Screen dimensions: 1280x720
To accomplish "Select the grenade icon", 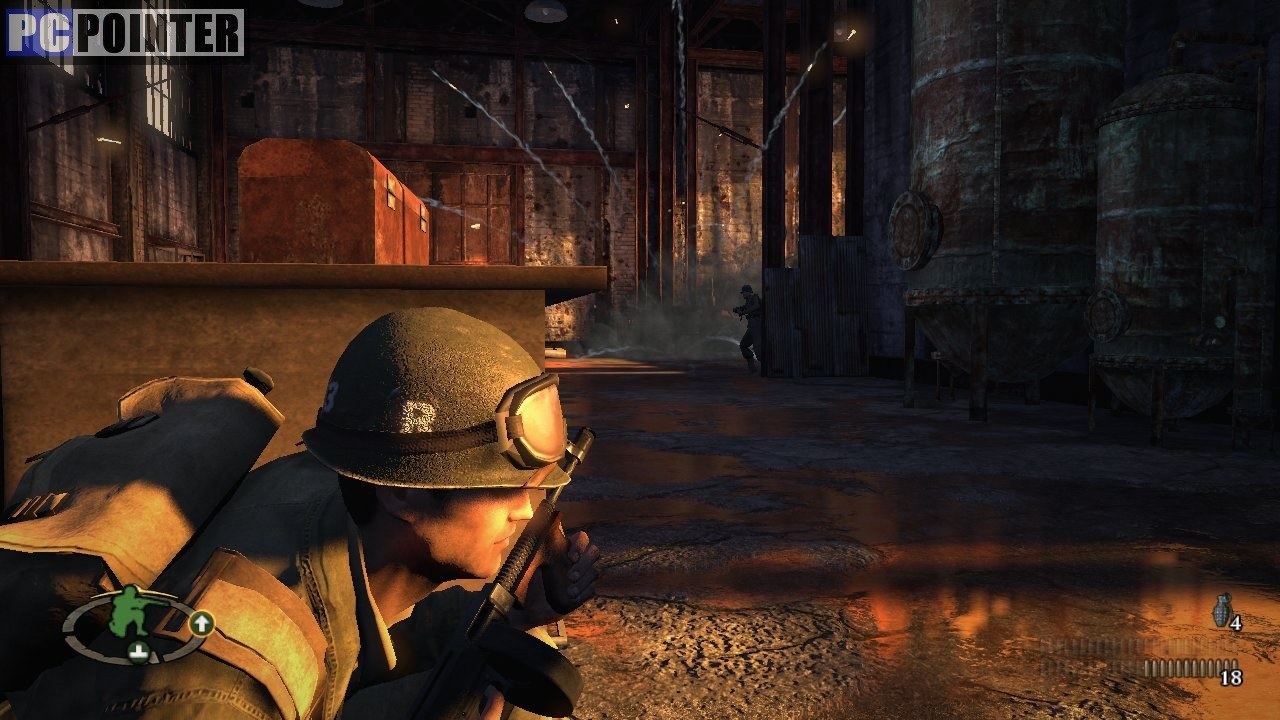I will tap(1221, 610).
